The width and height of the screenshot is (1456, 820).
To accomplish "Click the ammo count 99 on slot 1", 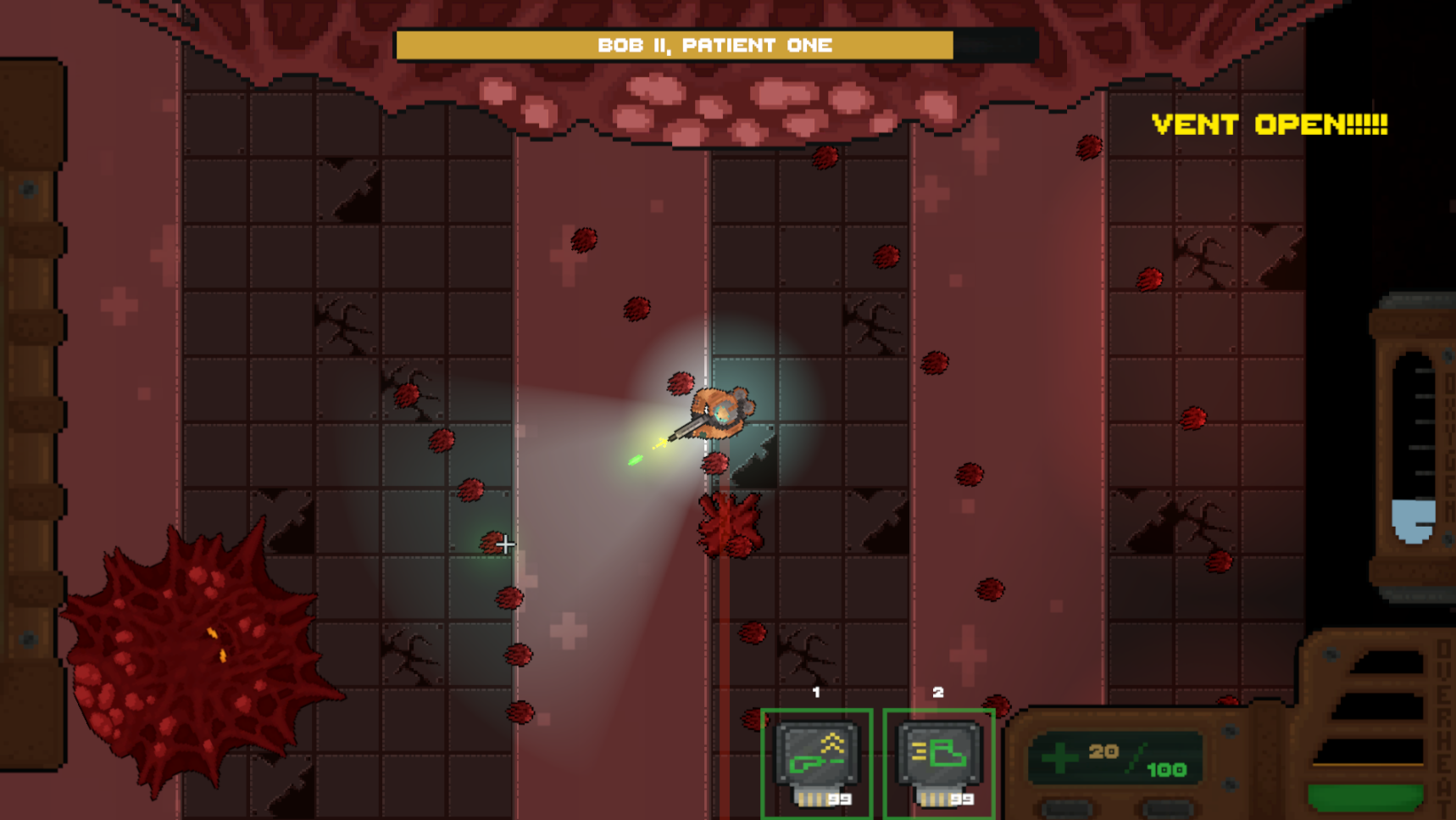I will (839, 797).
